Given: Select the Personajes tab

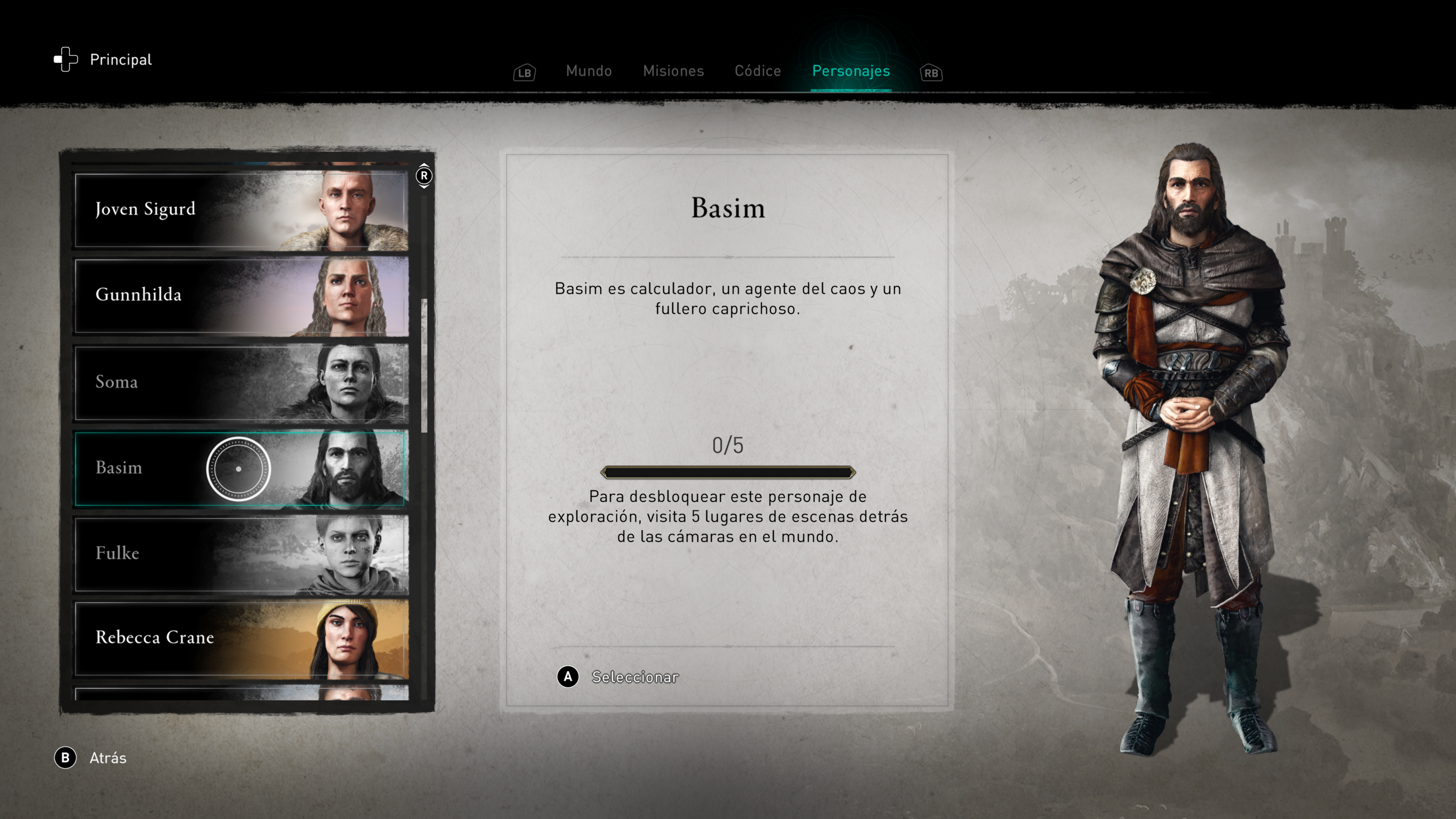Looking at the screenshot, I should click(850, 71).
